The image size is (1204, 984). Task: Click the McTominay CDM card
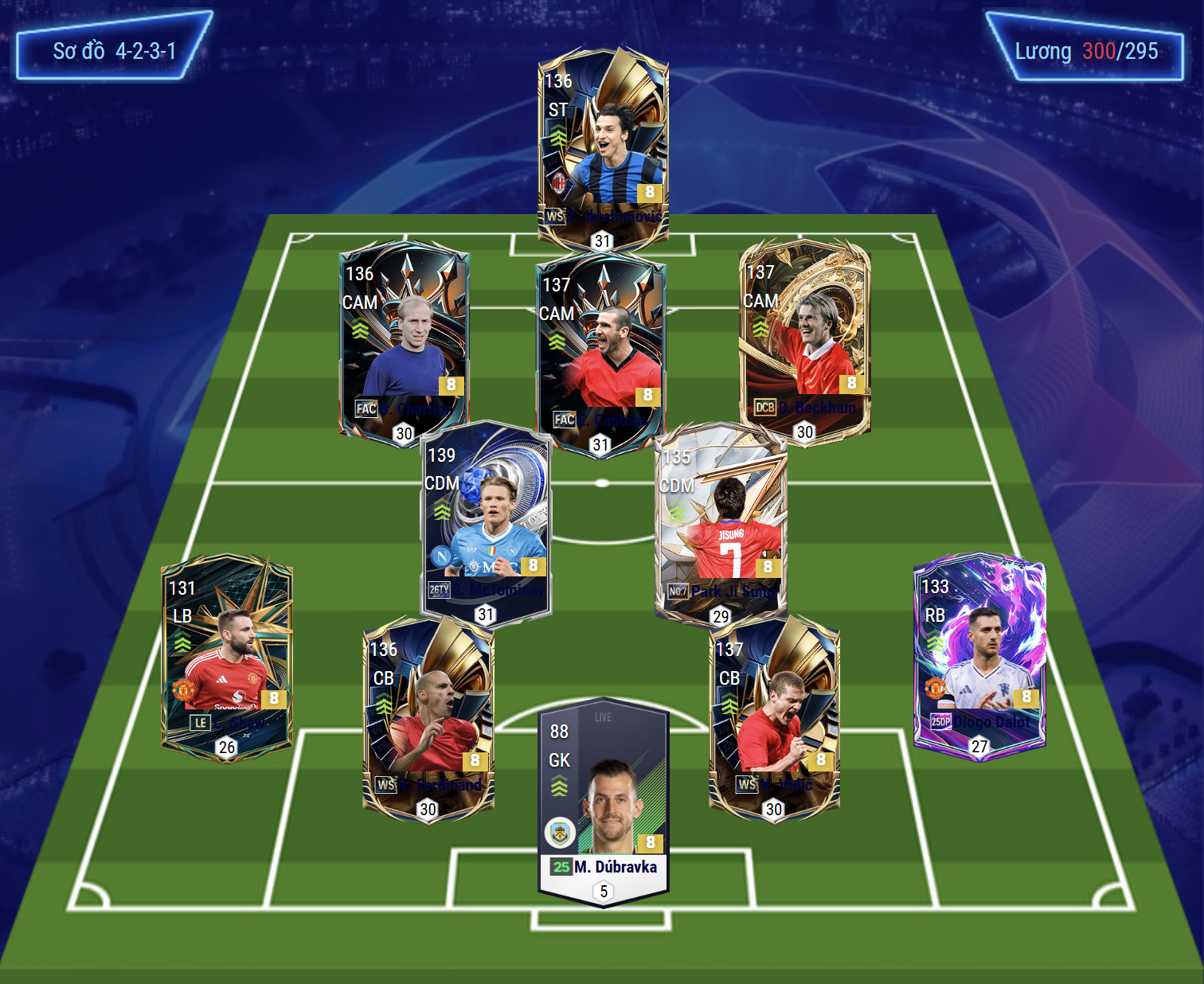(486, 521)
